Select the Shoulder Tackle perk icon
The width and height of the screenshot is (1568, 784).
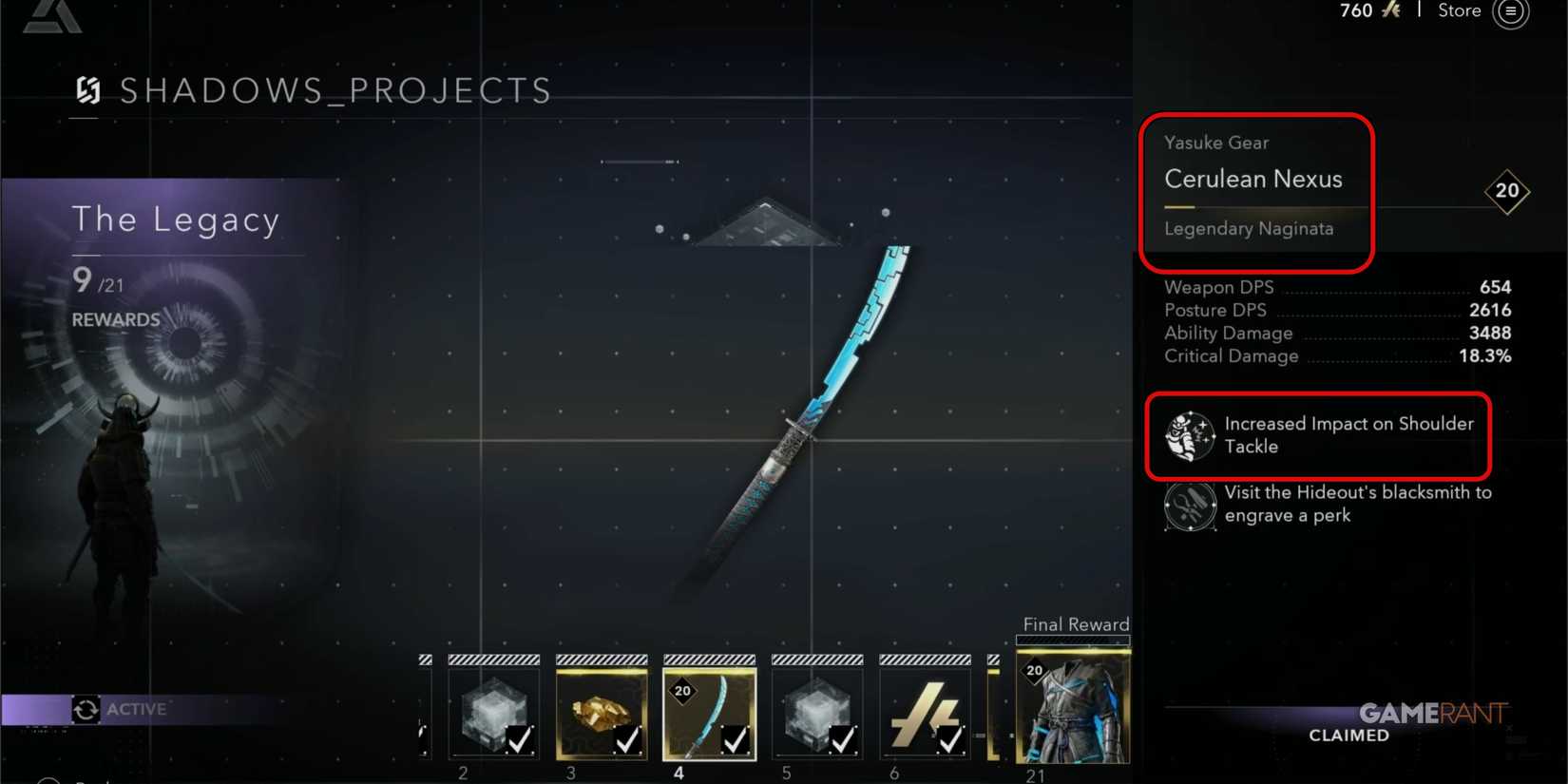pyautogui.click(x=1189, y=435)
